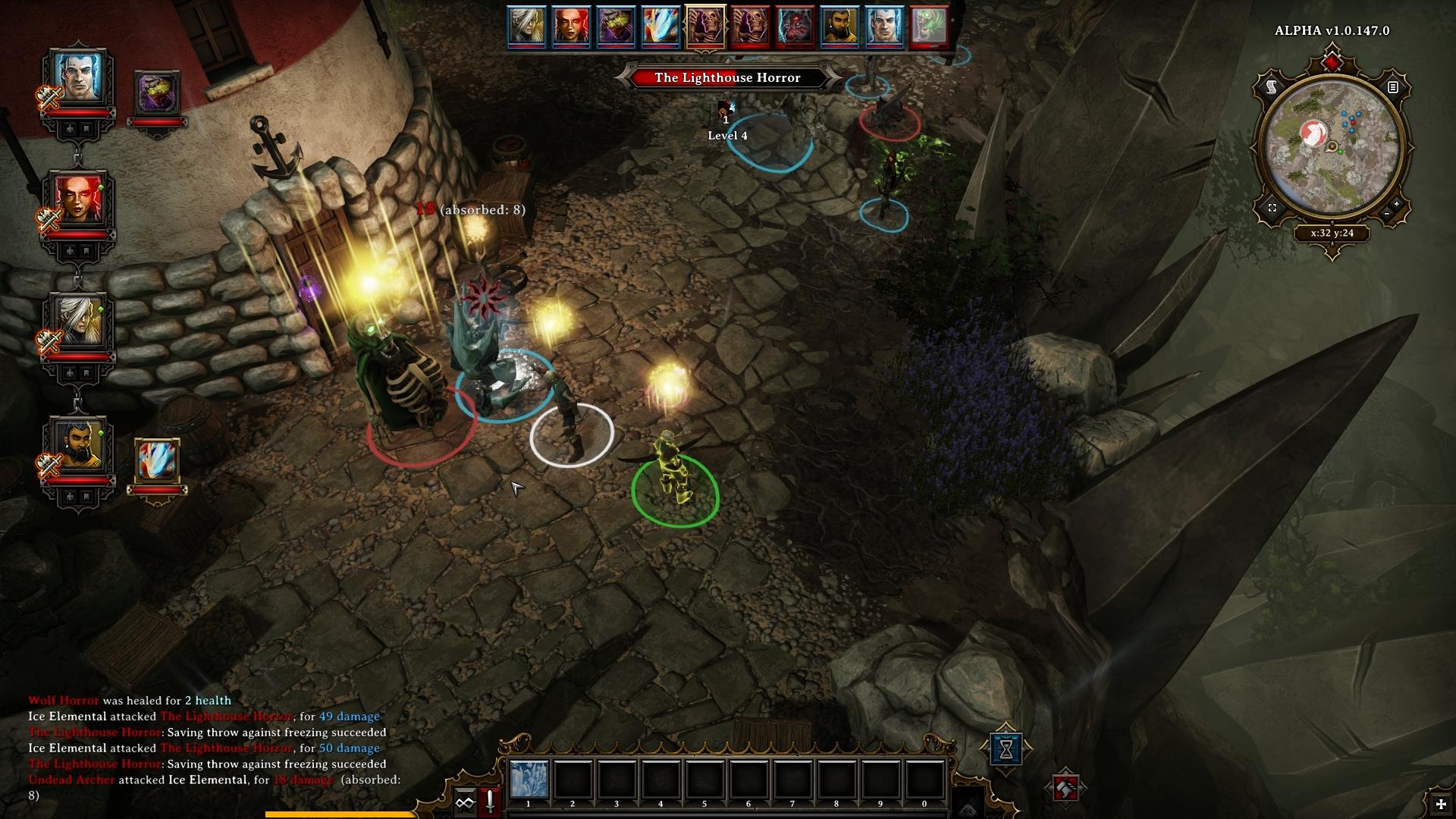Toggle the sword attack mode button

[x=490, y=802]
